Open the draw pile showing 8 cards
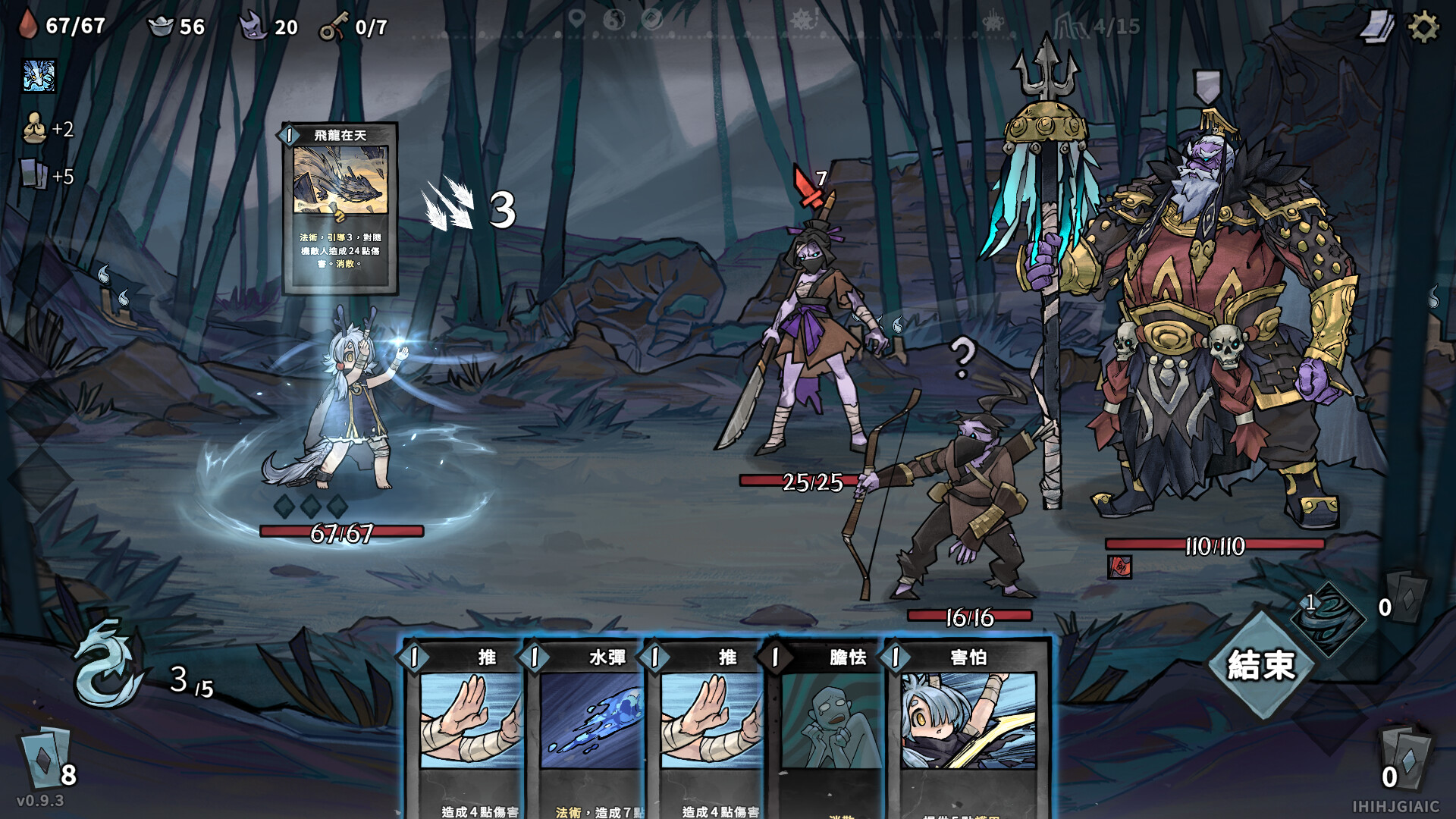 (x=47, y=758)
